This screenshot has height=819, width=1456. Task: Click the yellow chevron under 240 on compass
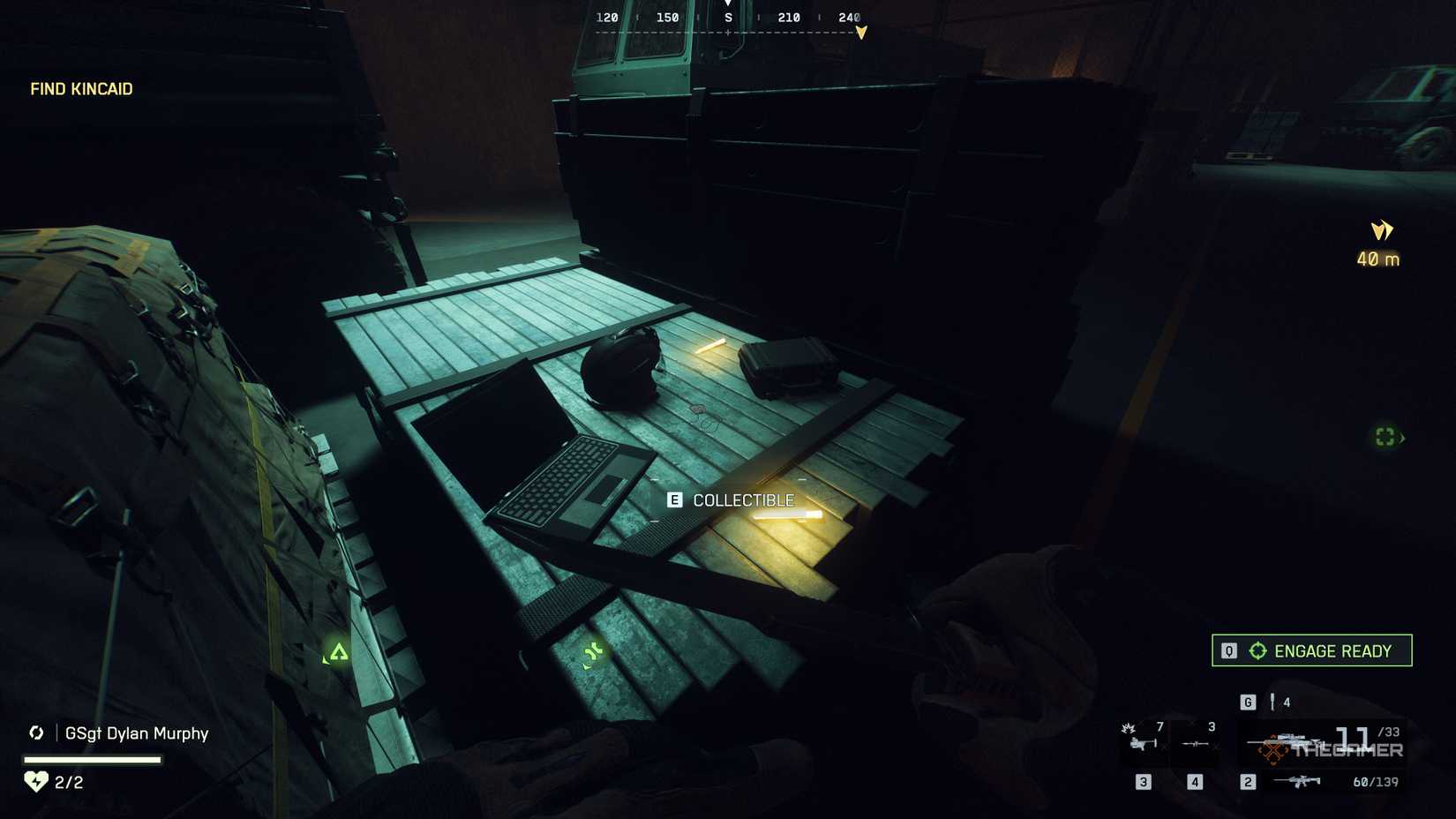point(860,32)
